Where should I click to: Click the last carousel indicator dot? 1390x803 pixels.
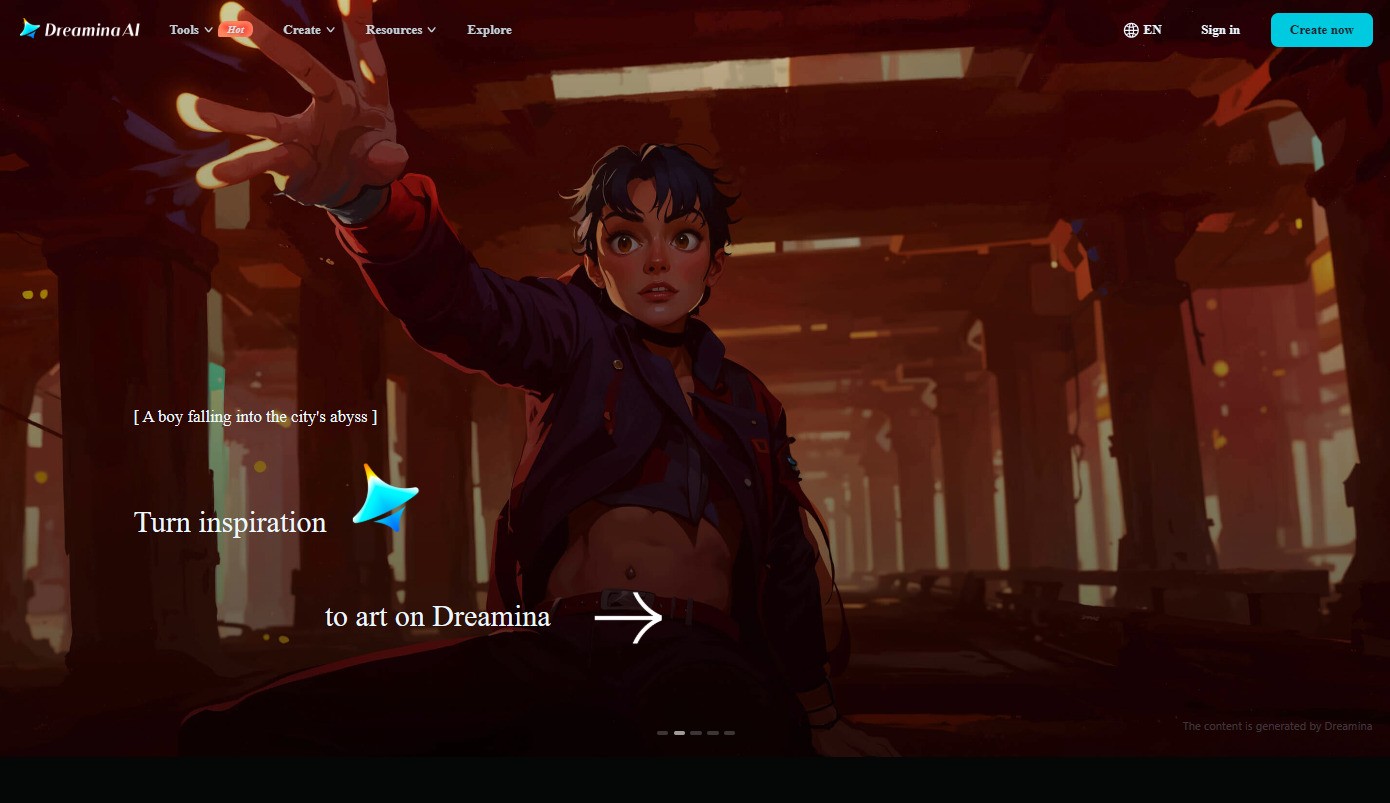click(729, 732)
